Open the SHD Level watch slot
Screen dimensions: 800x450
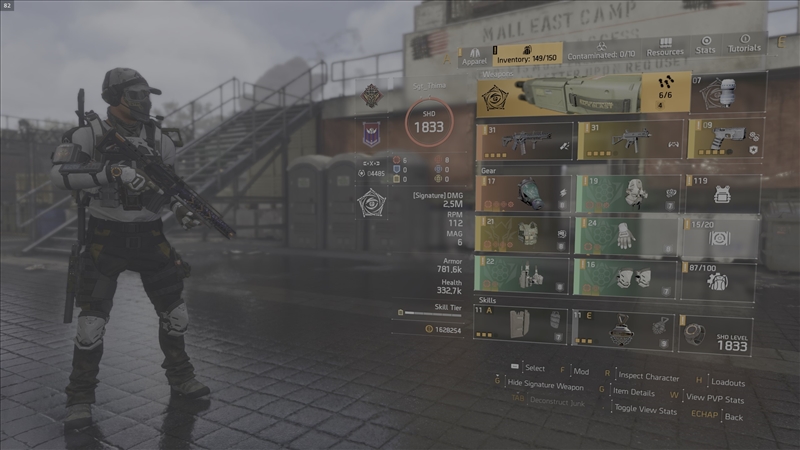[x=716, y=334]
